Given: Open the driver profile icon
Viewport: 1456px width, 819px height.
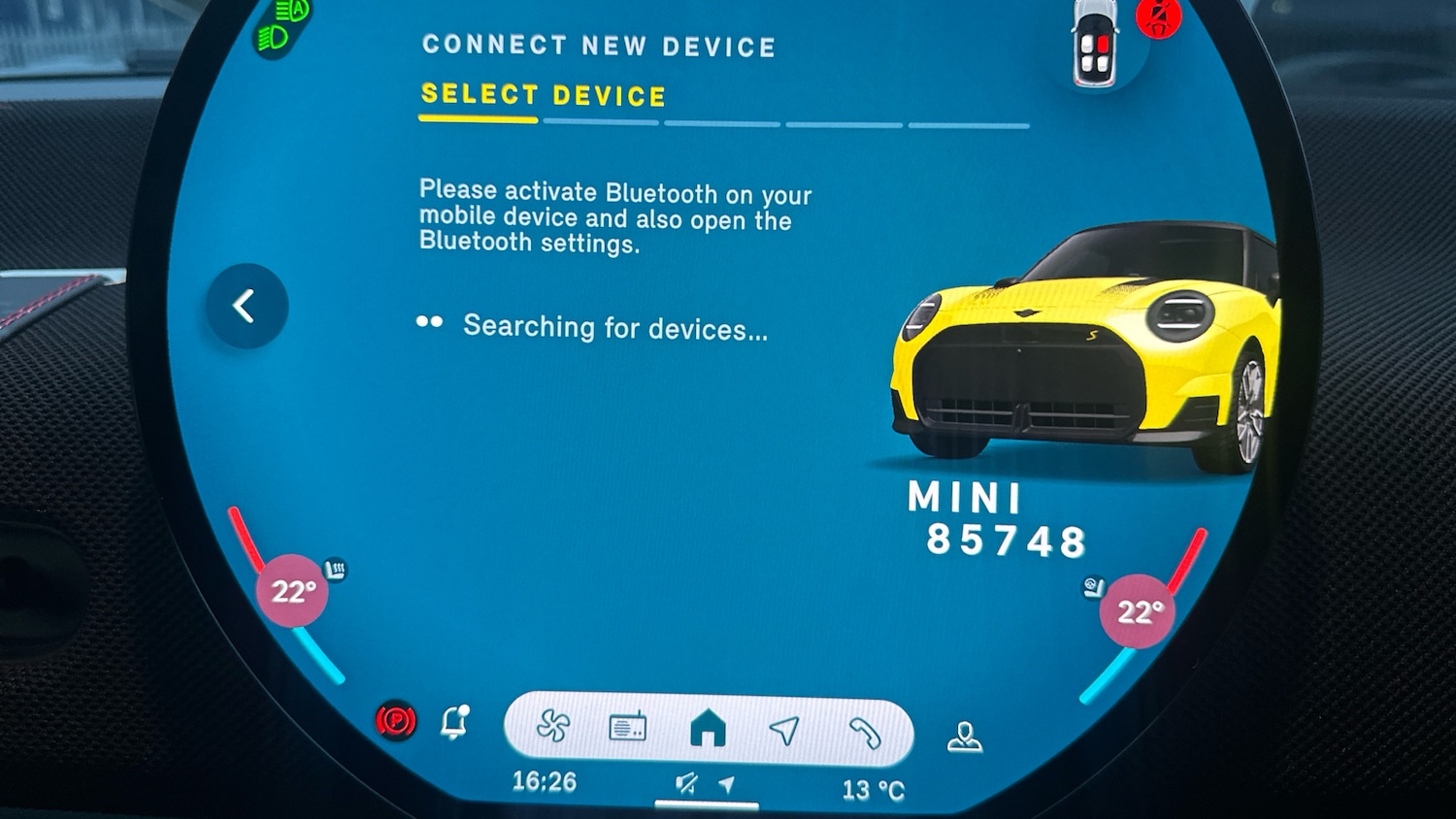Looking at the screenshot, I should point(964,737).
